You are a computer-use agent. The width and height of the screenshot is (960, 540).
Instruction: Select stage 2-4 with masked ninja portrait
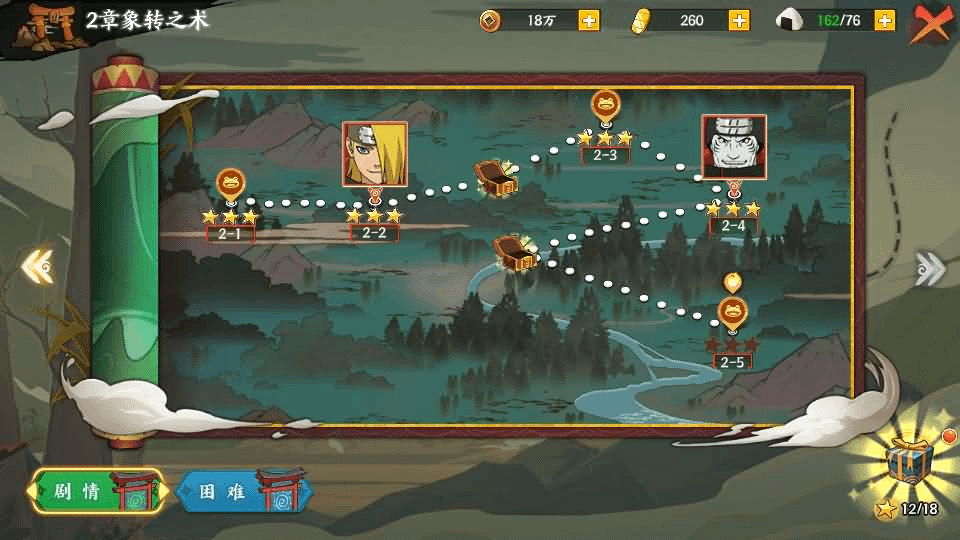pyautogui.click(x=734, y=146)
